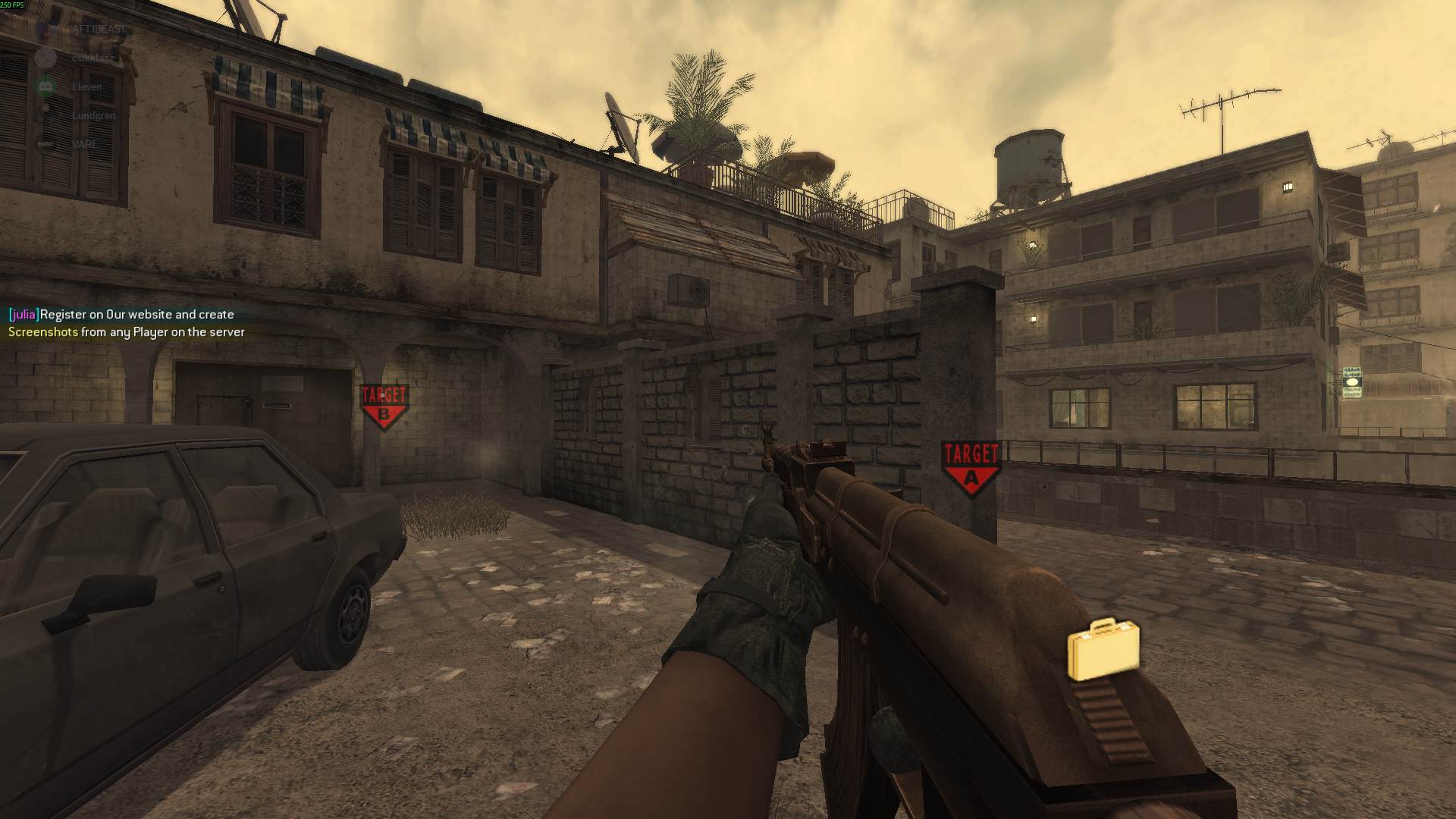Select the player name Eleven
This screenshot has height=819, width=1456.
coord(86,87)
